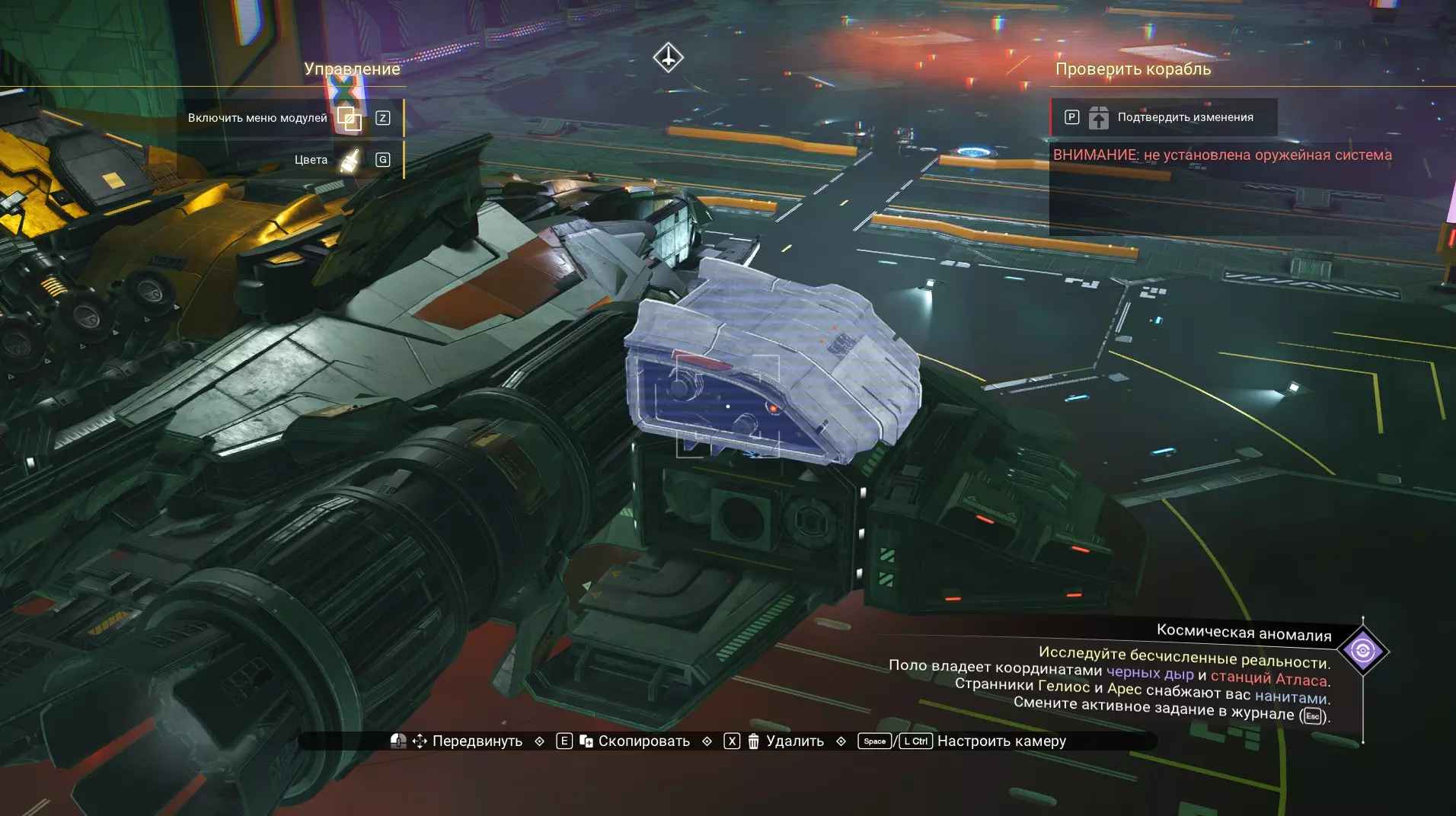Choose the Move module action

point(476,741)
